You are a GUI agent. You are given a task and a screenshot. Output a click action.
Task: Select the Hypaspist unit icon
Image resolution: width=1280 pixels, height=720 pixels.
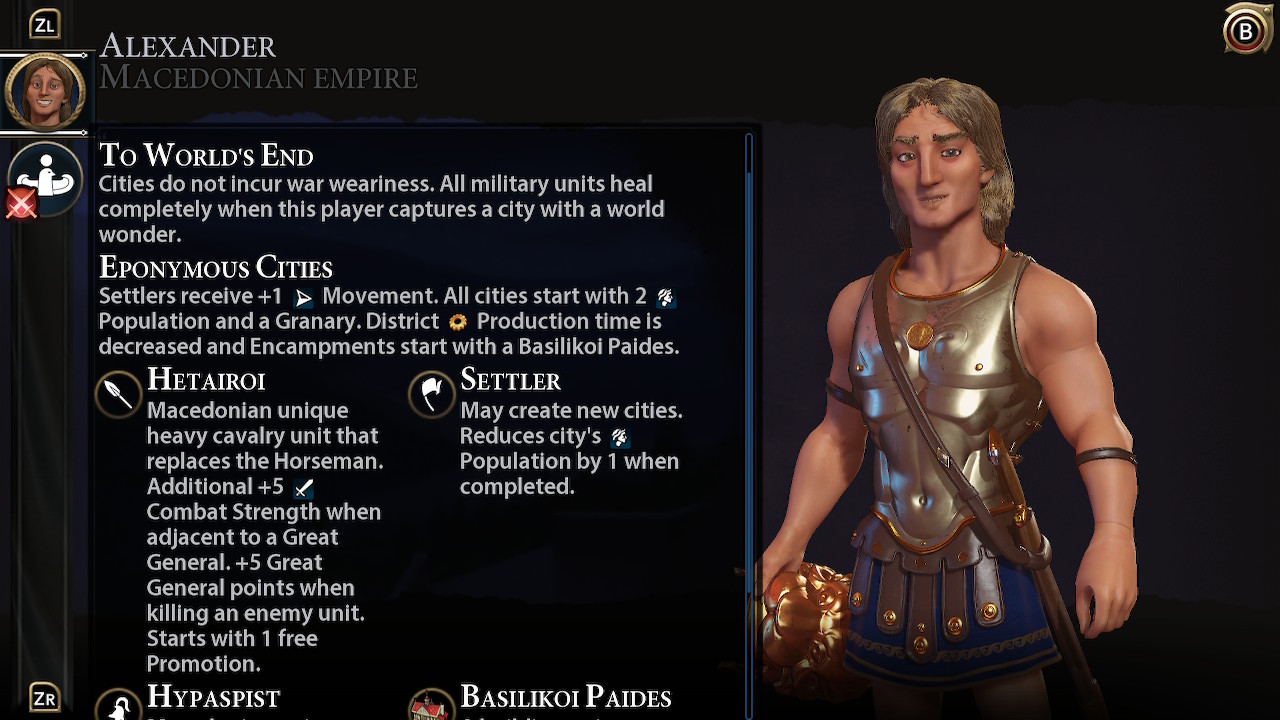(x=118, y=706)
